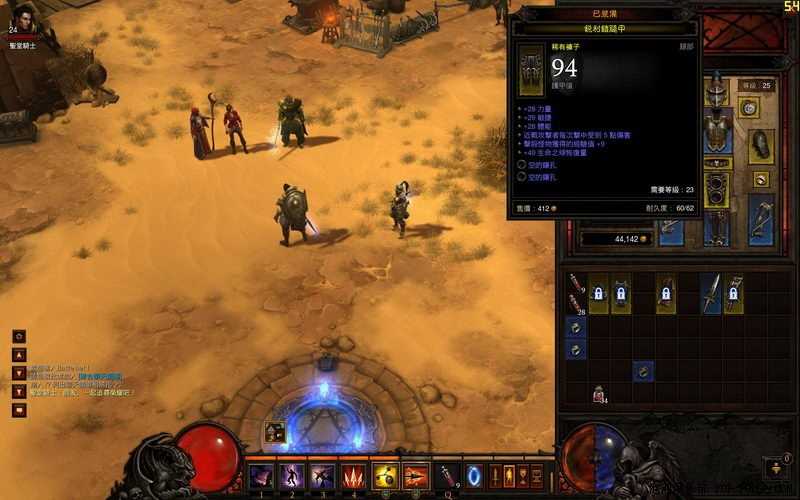Open the blue town portal icon
Screen dimensions: 800x500
[x=475, y=476]
